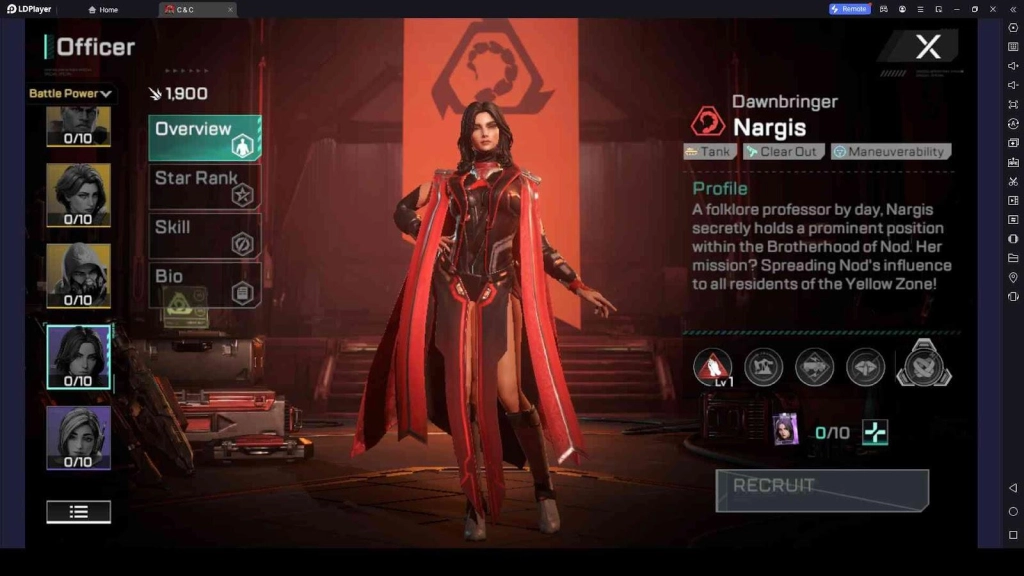View the Bio tab
The image size is (1024, 576).
204,284
